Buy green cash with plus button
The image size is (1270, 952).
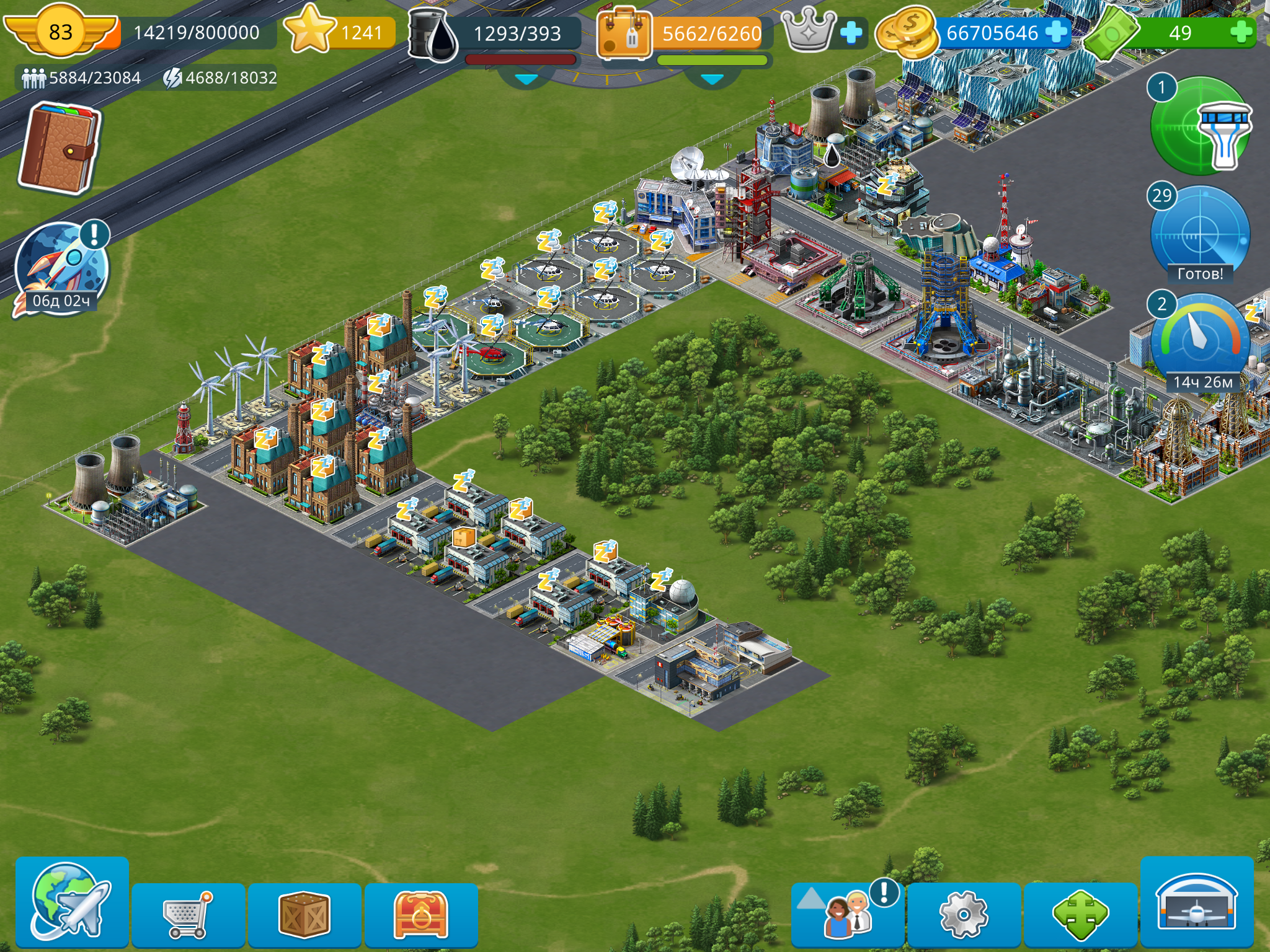[1241, 32]
